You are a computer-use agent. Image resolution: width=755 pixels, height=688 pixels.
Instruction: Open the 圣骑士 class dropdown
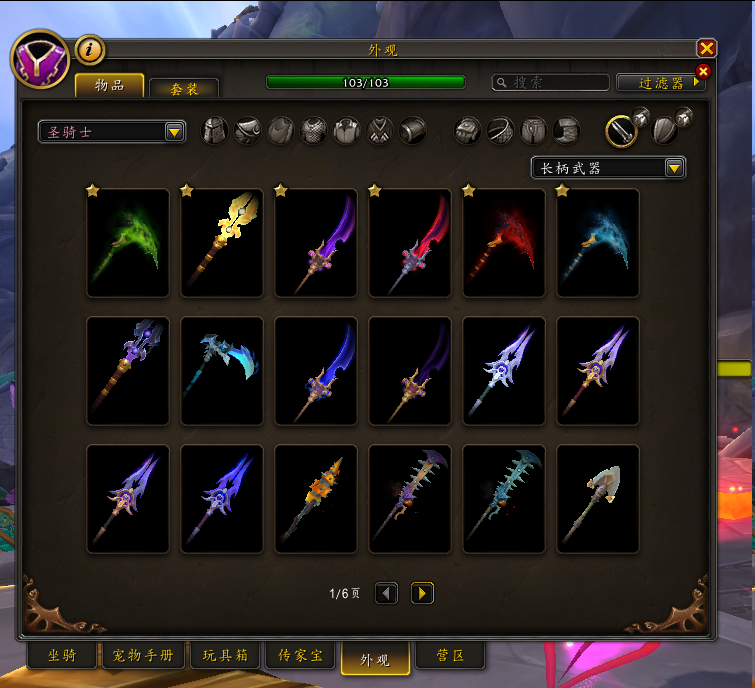112,131
